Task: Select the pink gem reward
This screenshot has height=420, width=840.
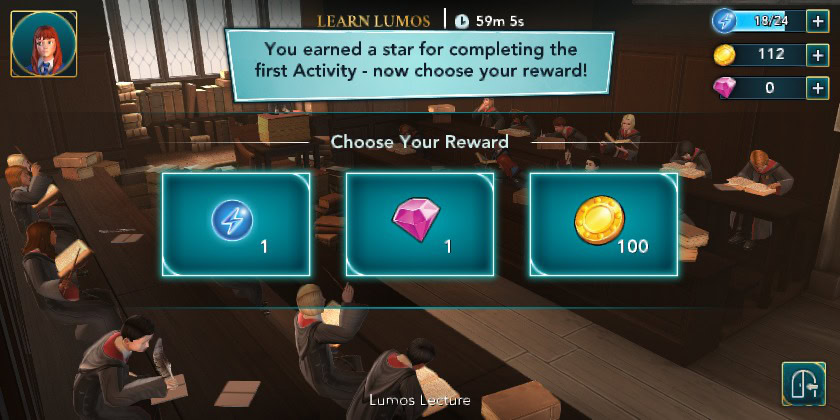Action: (x=419, y=224)
